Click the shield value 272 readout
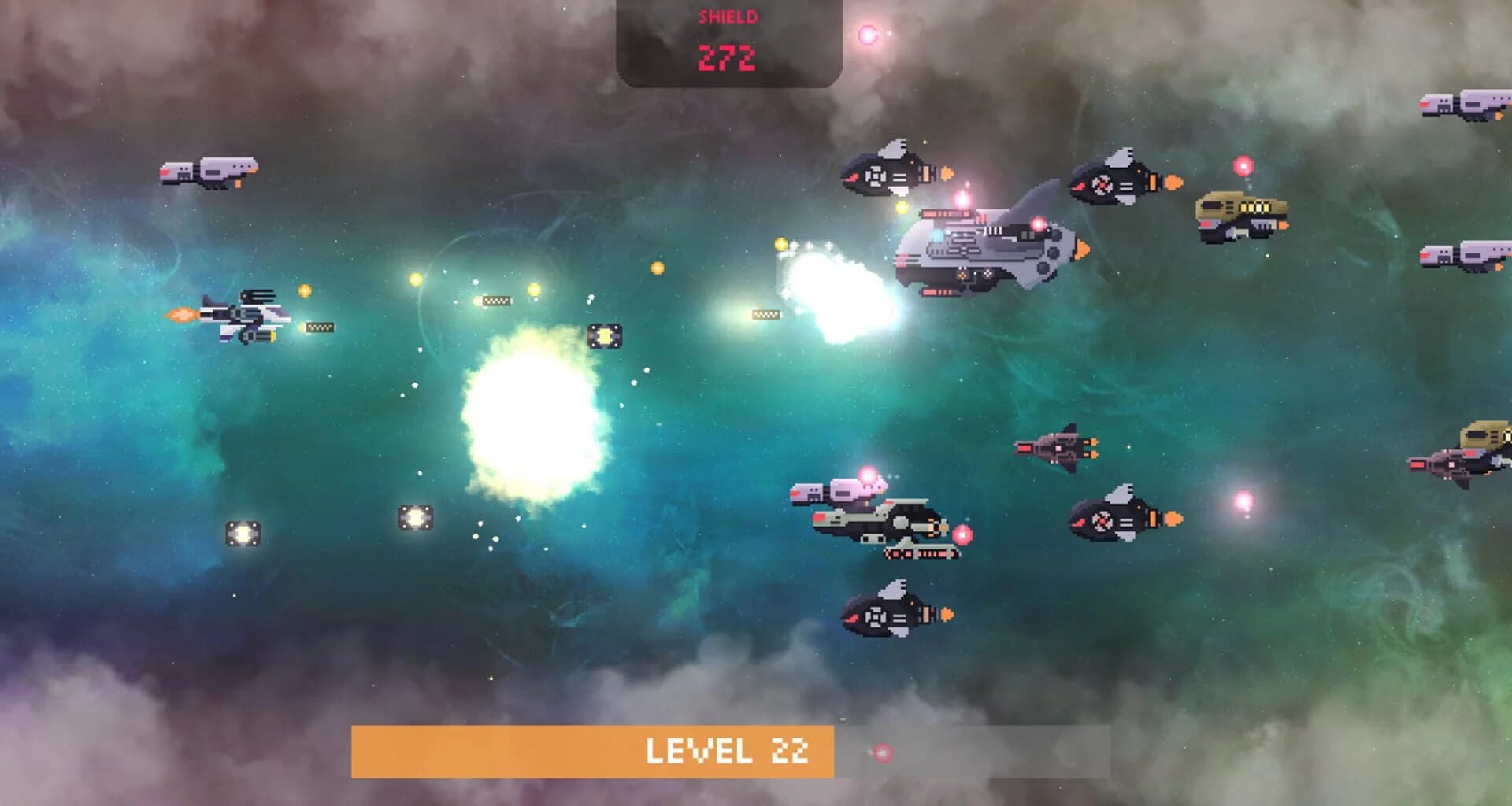Screen dimensions: 1512x806 pos(728,57)
